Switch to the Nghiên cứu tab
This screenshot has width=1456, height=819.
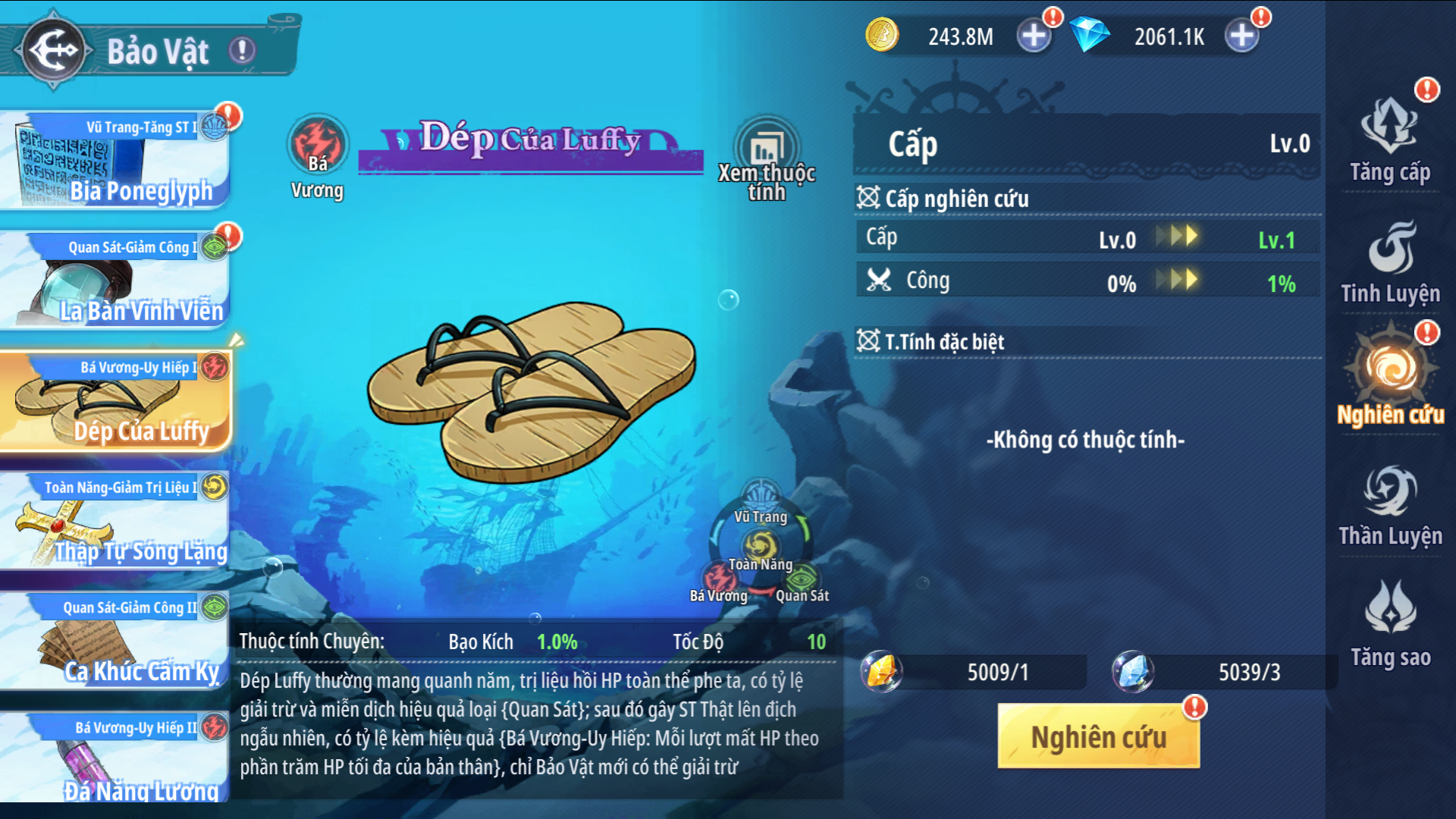(x=1390, y=379)
